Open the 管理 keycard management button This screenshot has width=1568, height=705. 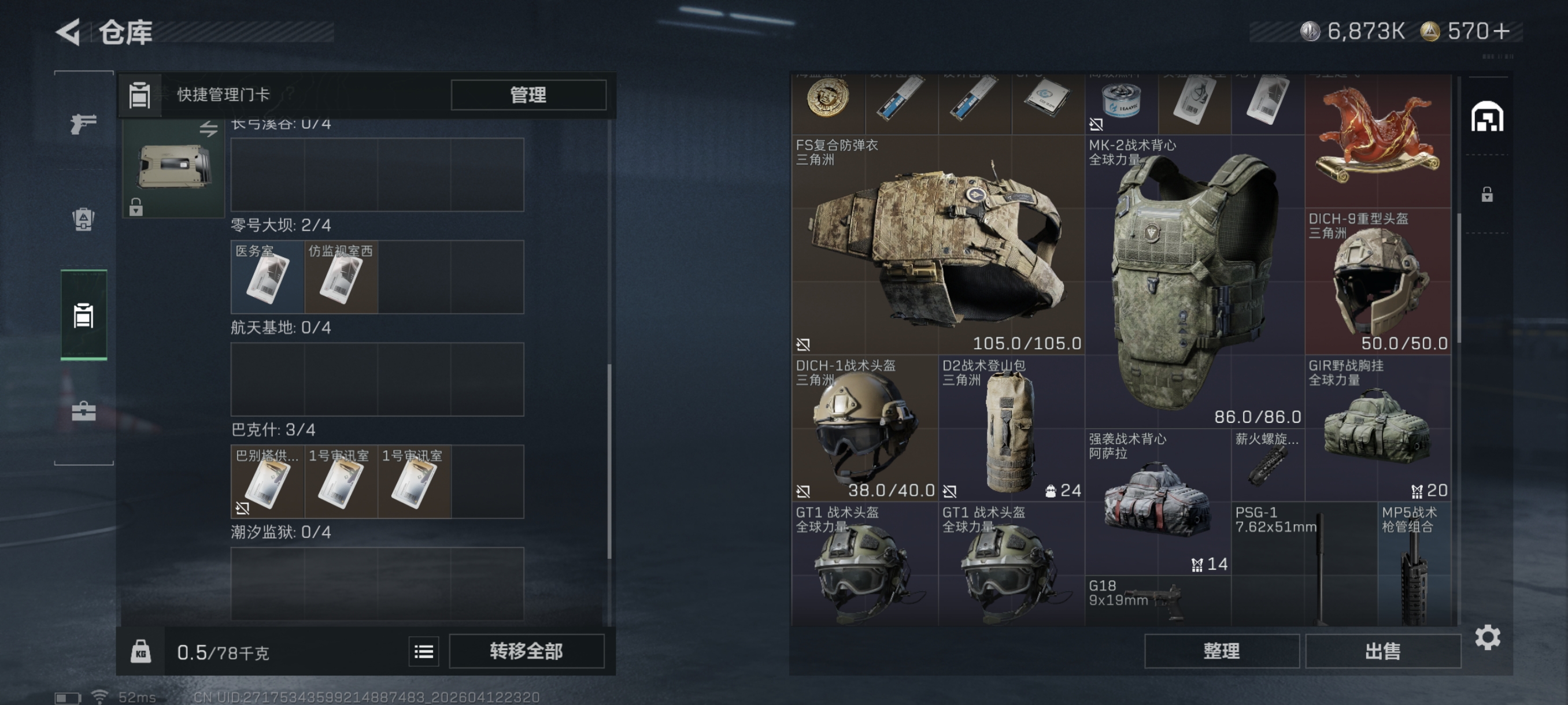[528, 95]
